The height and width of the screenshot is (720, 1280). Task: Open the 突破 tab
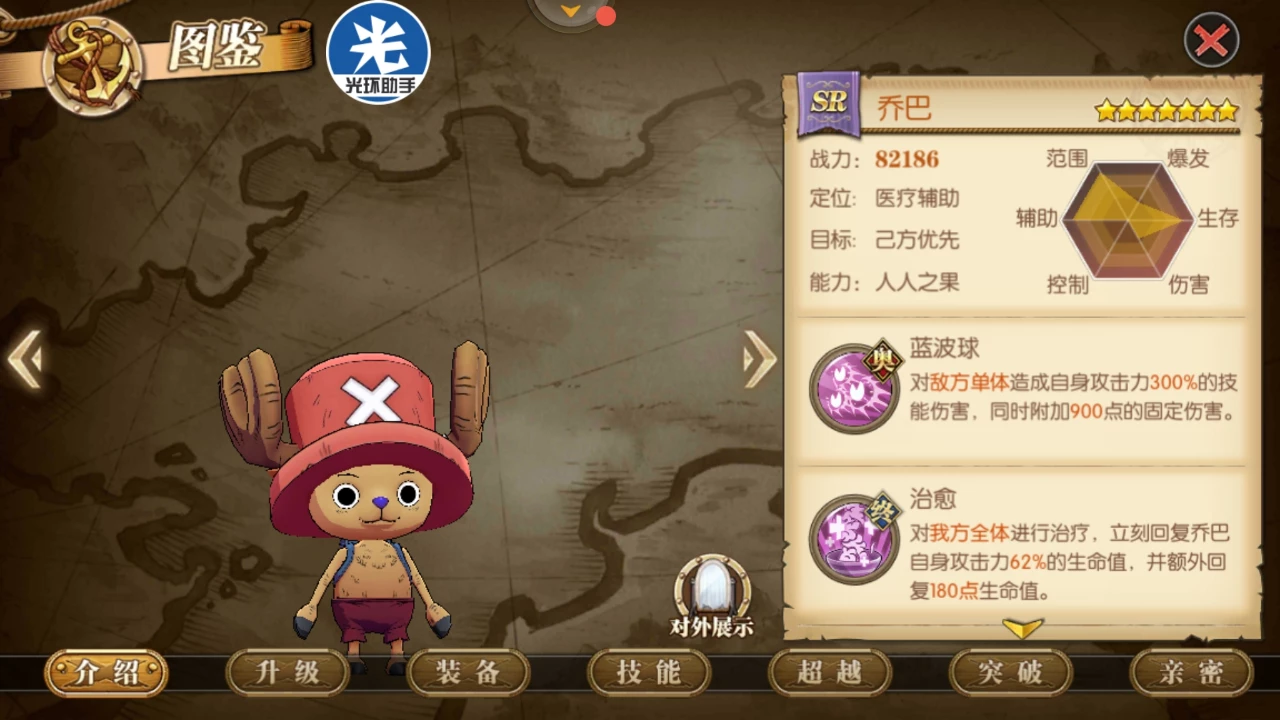pos(1010,673)
